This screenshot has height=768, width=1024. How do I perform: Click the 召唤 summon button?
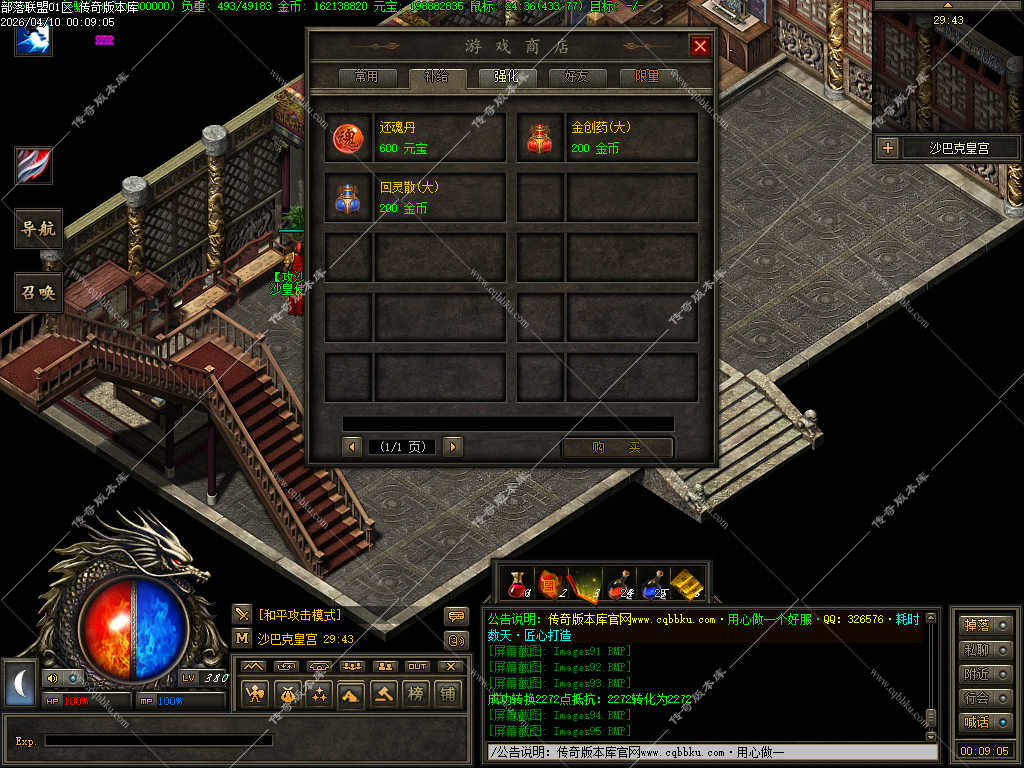[x=38, y=293]
